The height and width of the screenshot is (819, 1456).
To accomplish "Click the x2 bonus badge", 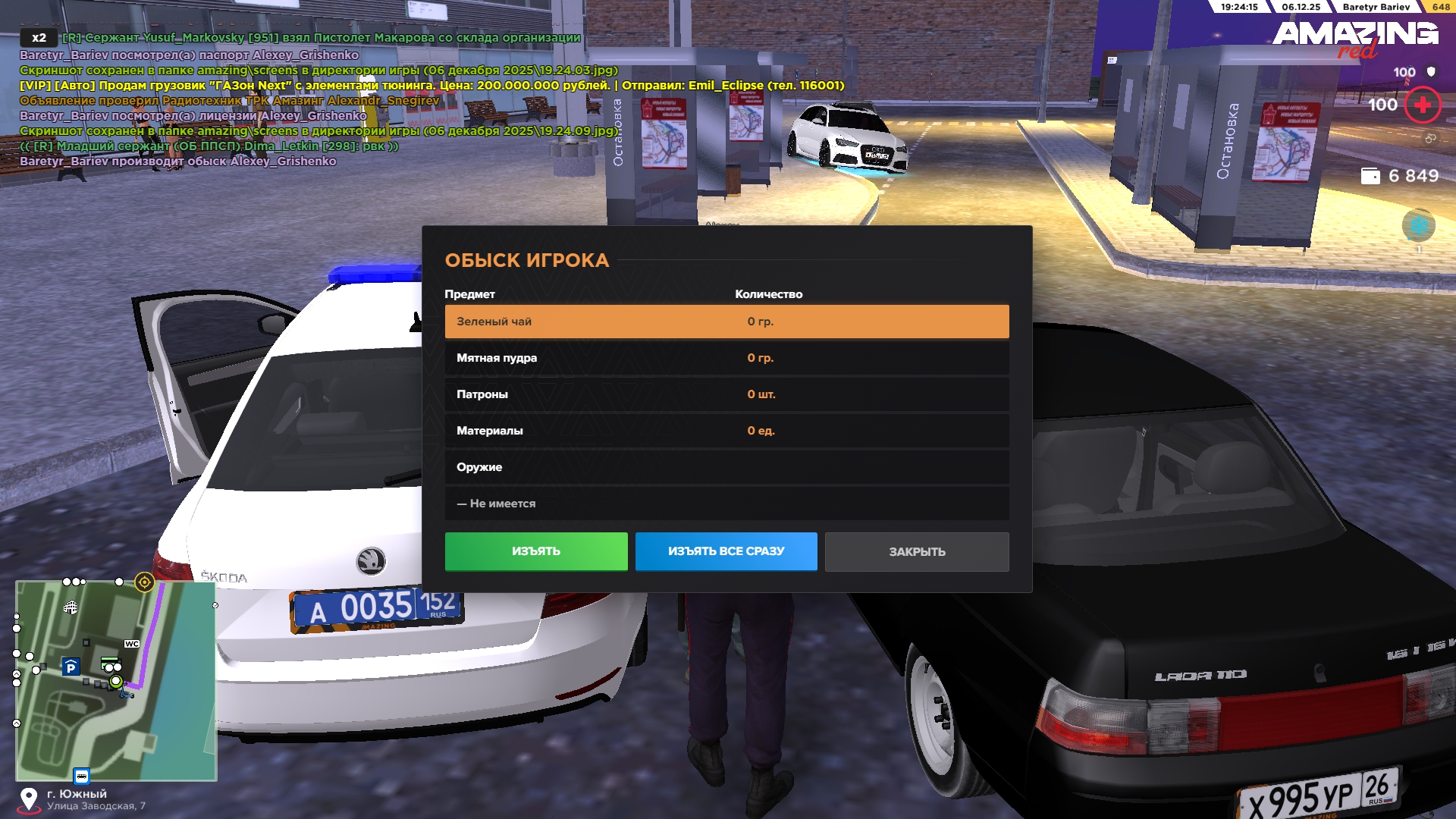I will (39, 38).
